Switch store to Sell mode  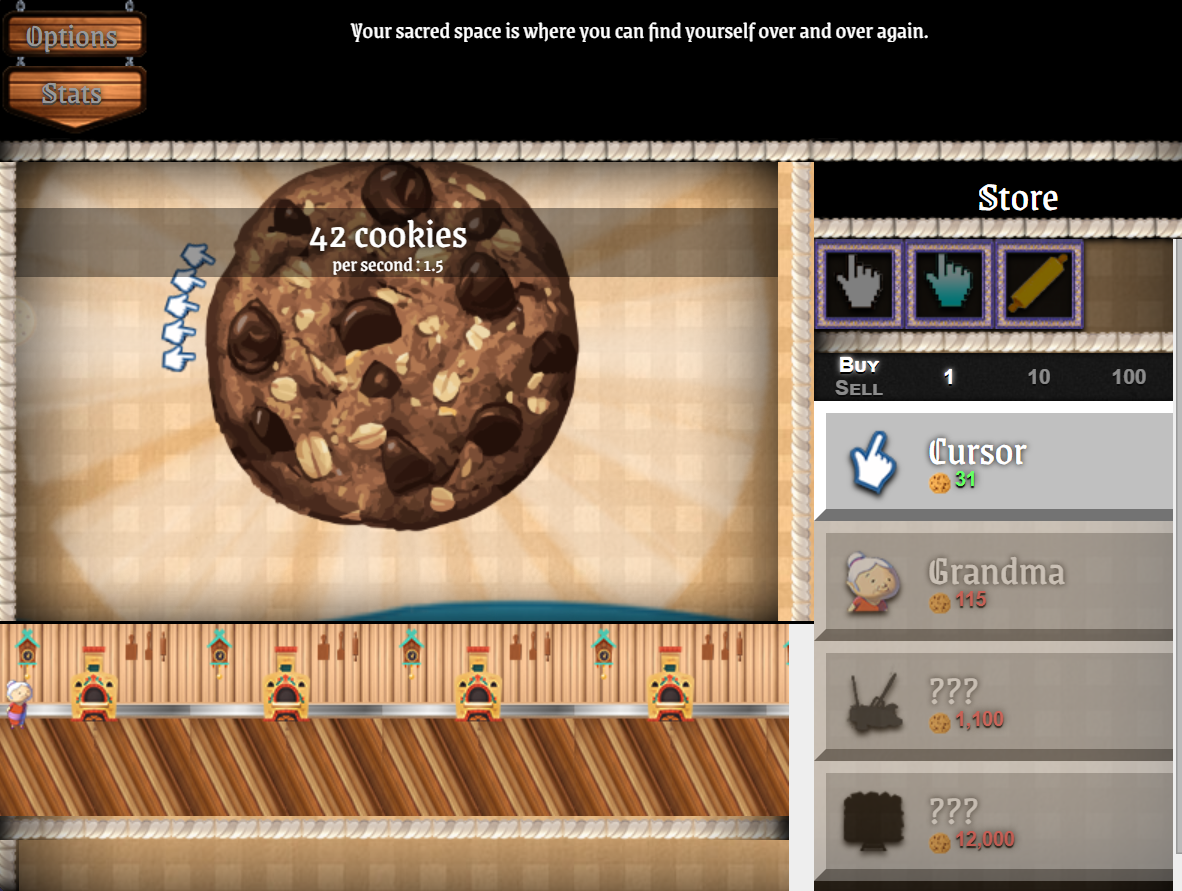859,388
